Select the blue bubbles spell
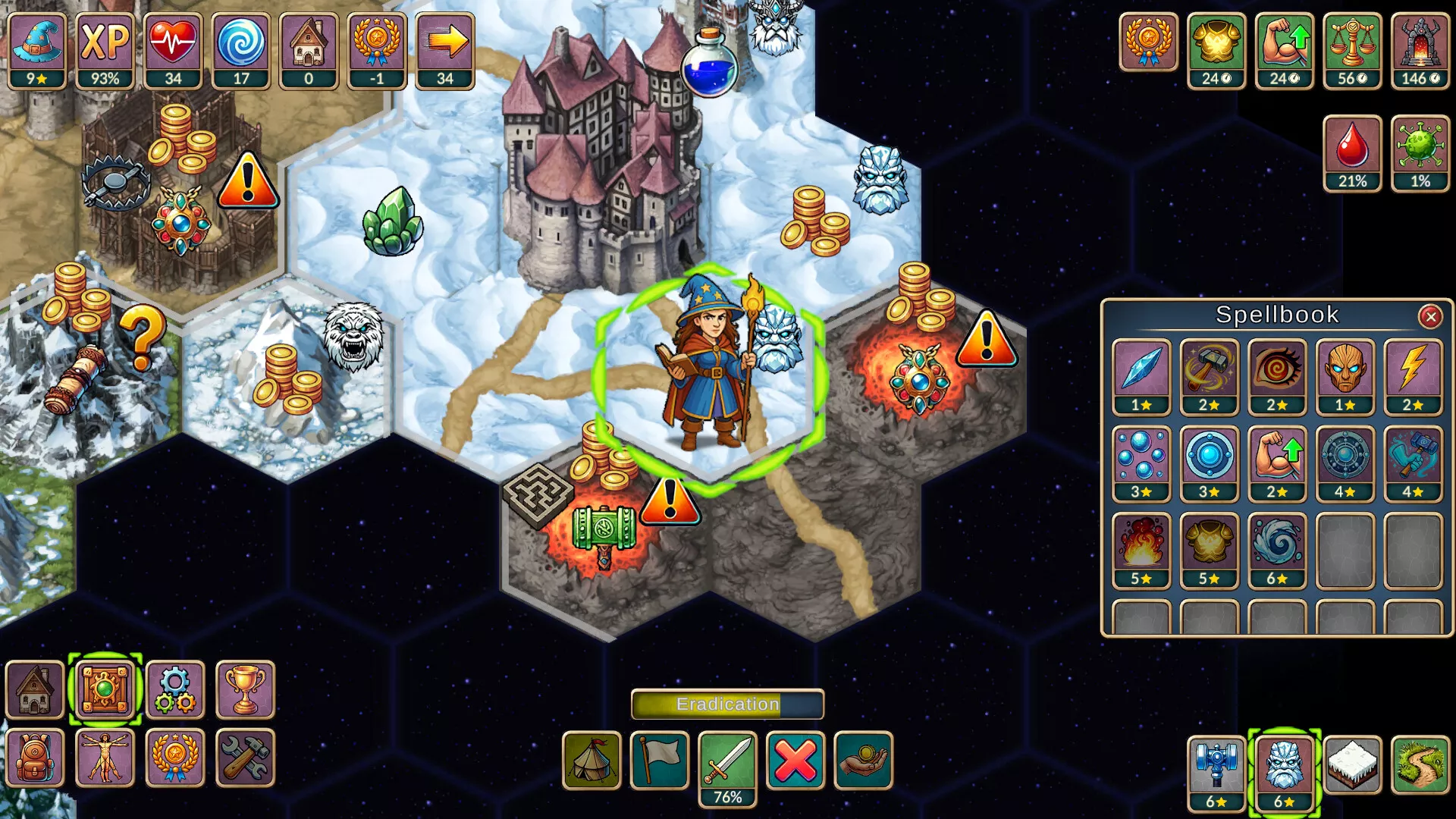The image size is (1456, 819). [x=1141, y=463]
